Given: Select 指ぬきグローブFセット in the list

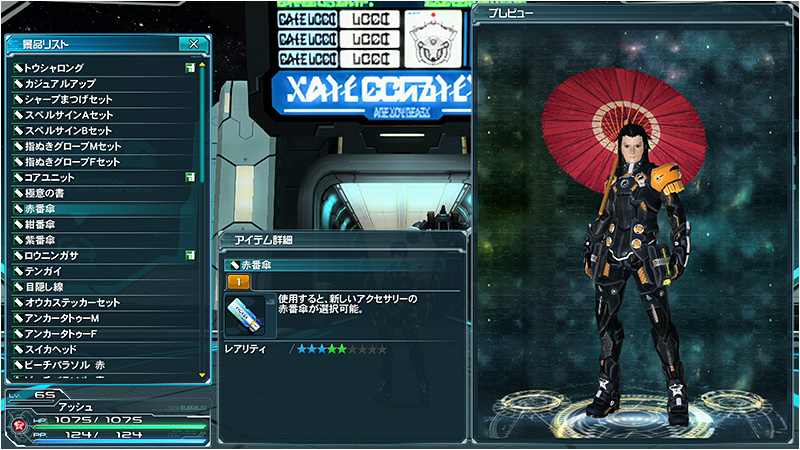Looking at the screenshot, I should (x=78, y=162).
